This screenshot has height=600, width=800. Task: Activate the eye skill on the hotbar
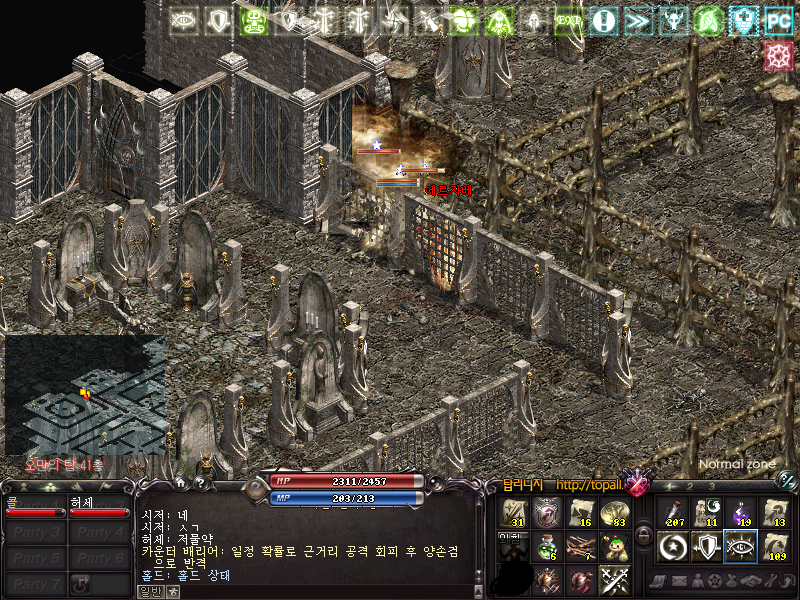coord(741,546)
